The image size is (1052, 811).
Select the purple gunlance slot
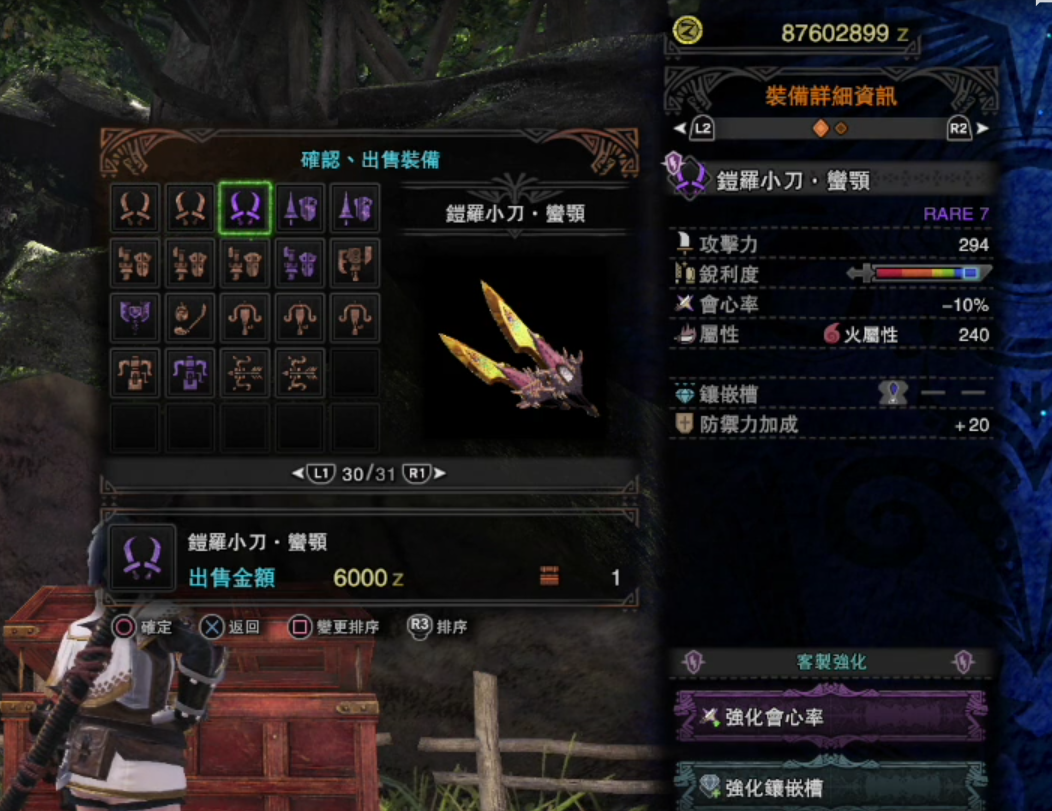coord(300,263)
